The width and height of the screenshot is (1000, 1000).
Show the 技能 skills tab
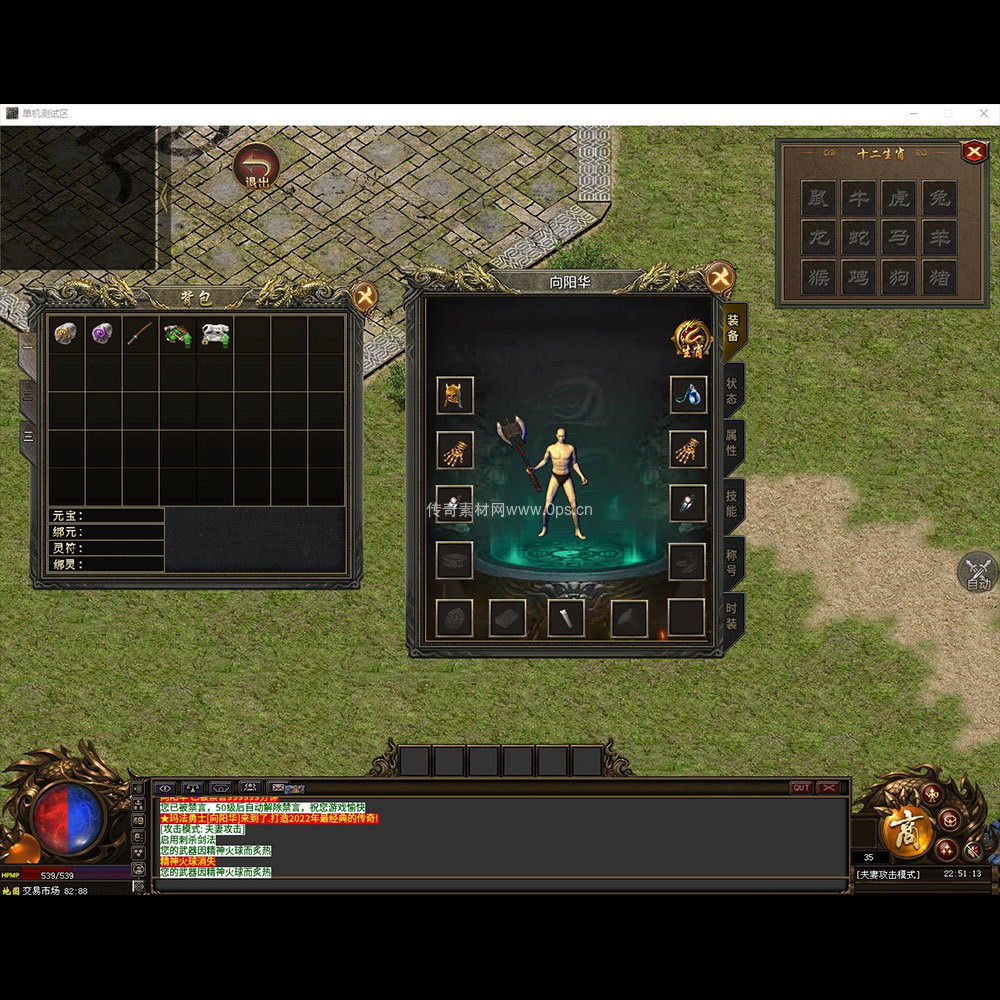733,505
